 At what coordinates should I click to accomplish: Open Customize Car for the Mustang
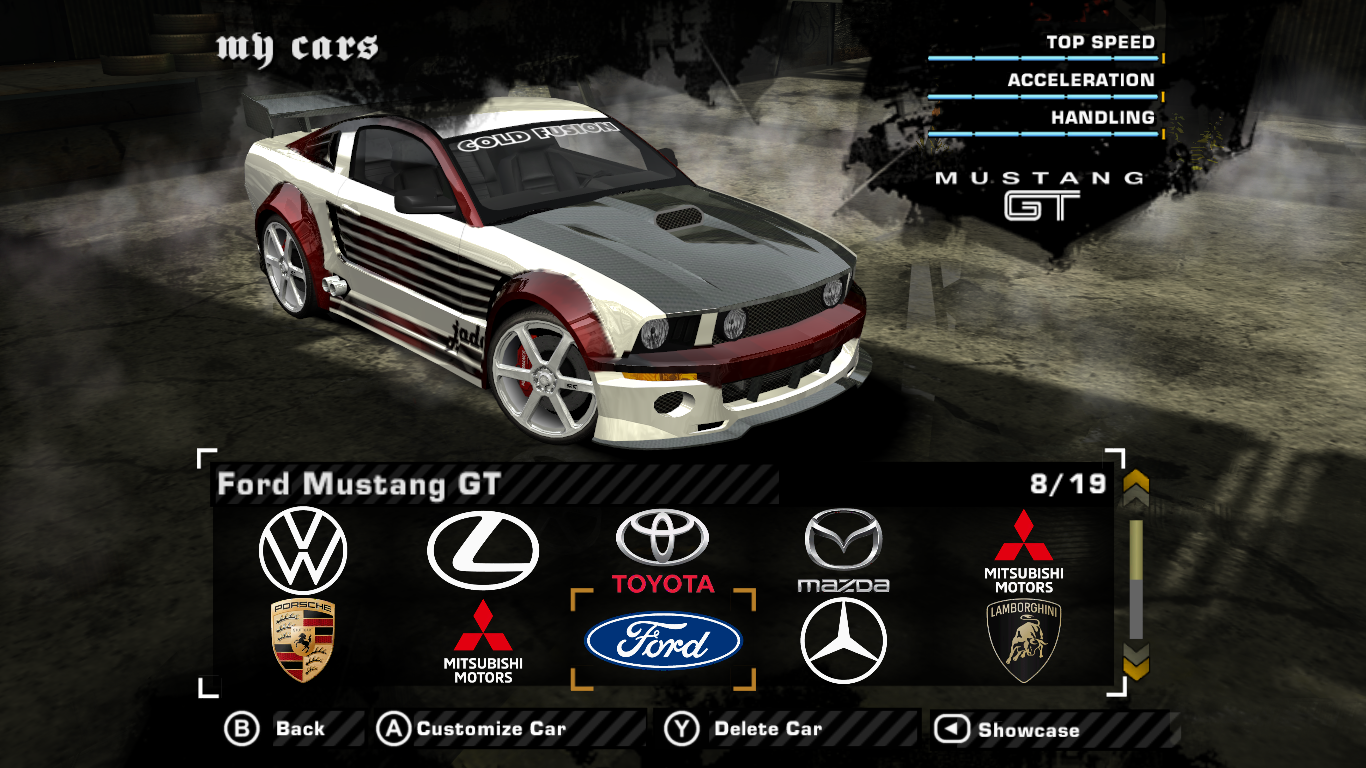472,729
